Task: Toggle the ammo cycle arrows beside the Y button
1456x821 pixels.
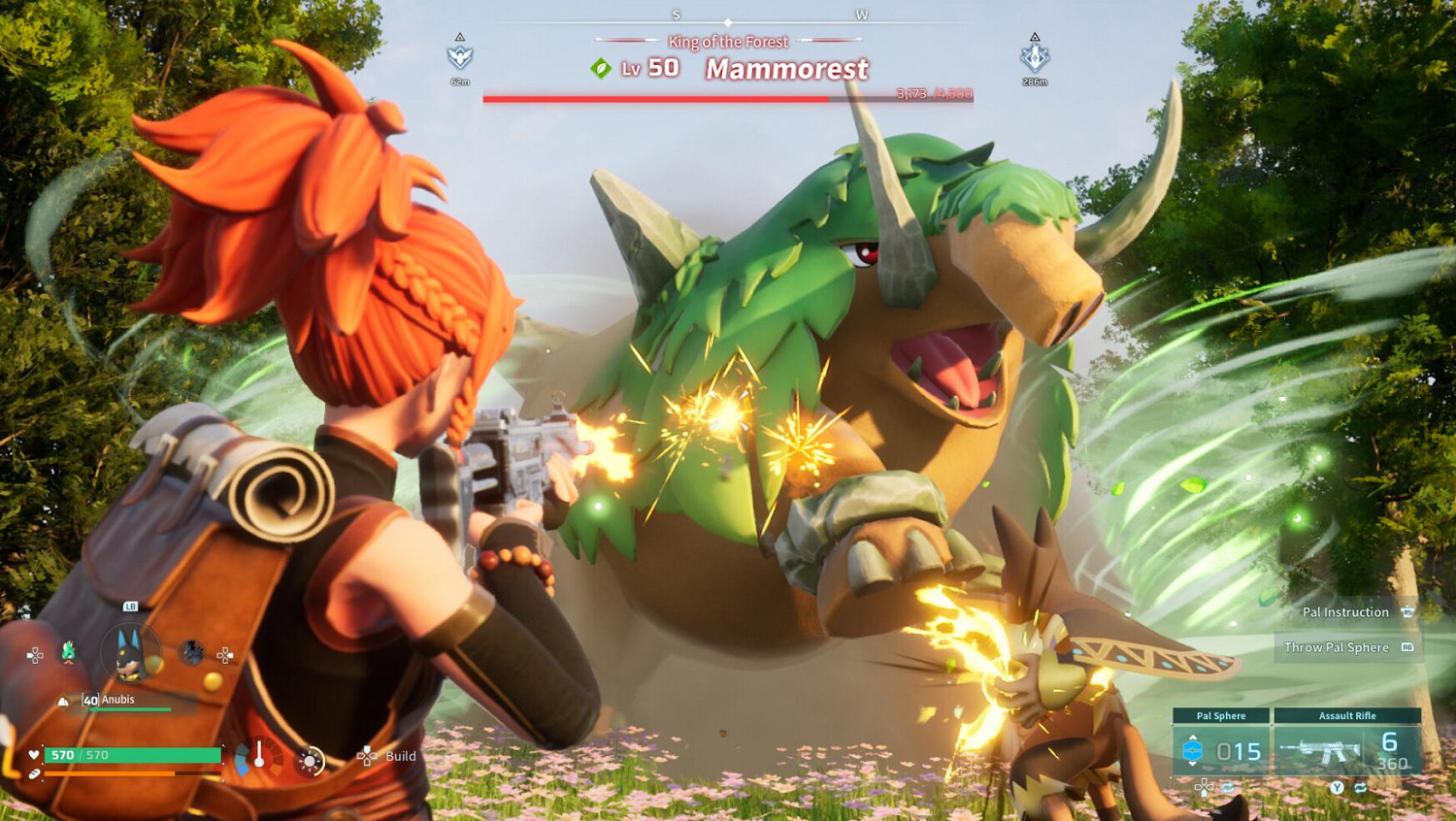Action: pyautogui.click(x=1361, y=788)
